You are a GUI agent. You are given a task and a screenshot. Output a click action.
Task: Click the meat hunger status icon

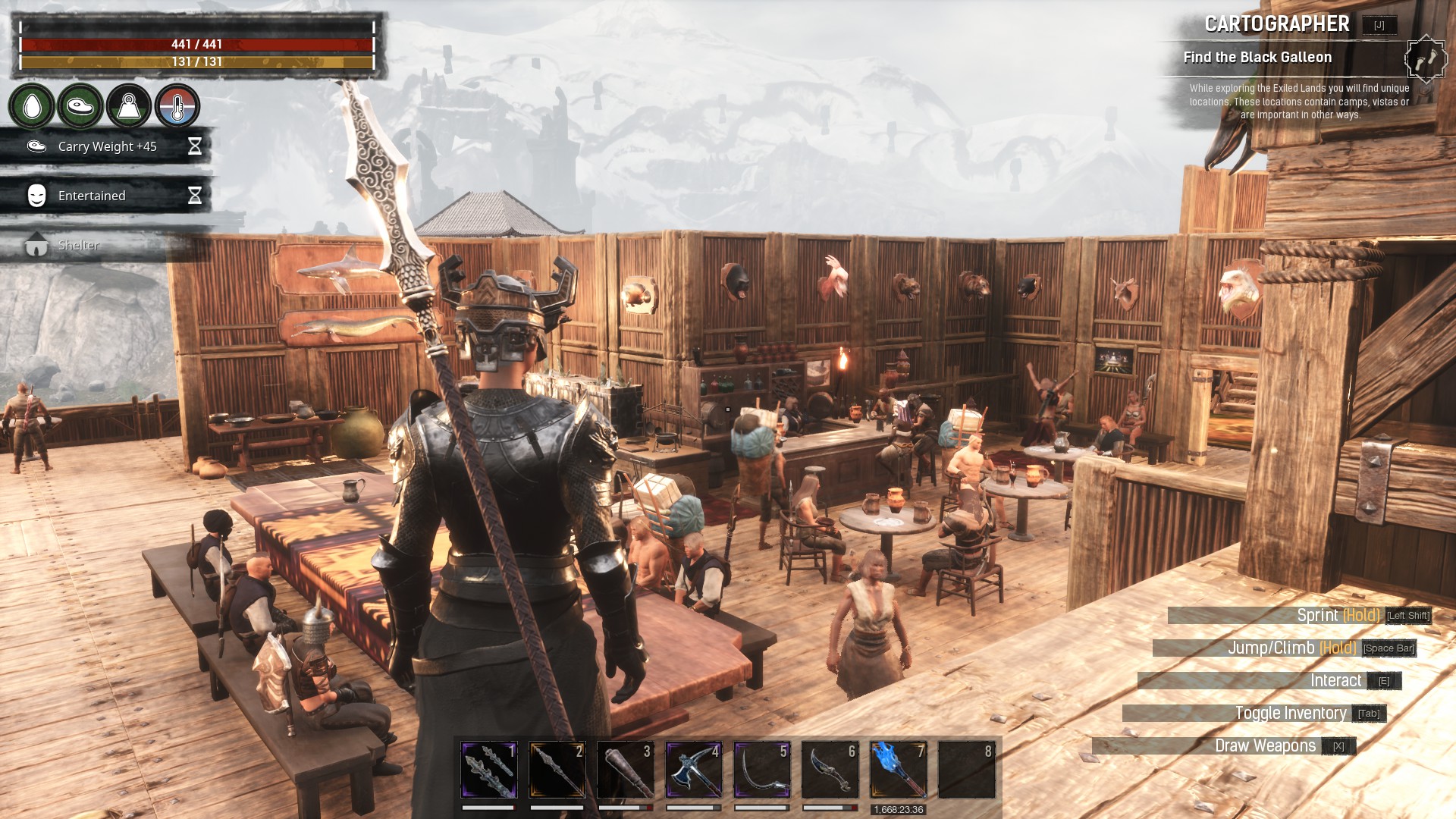(80, 106)
